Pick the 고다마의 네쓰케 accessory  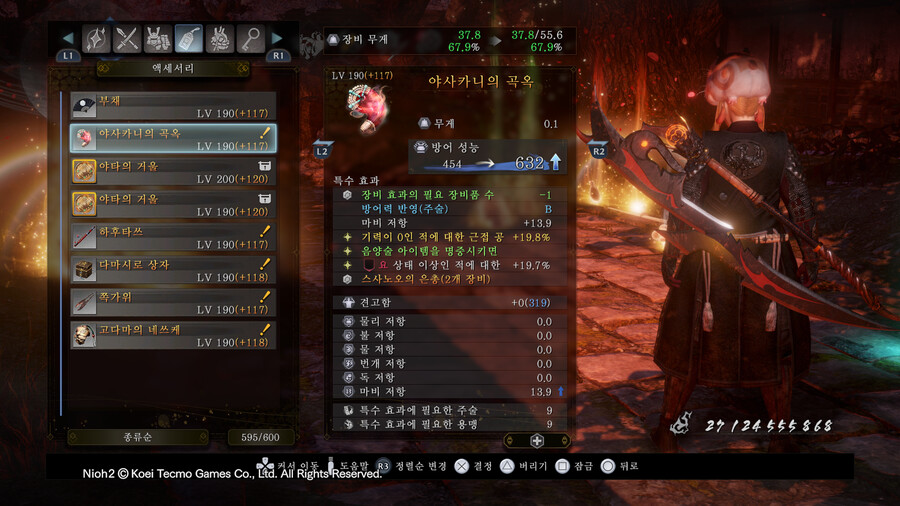point(172,335)
